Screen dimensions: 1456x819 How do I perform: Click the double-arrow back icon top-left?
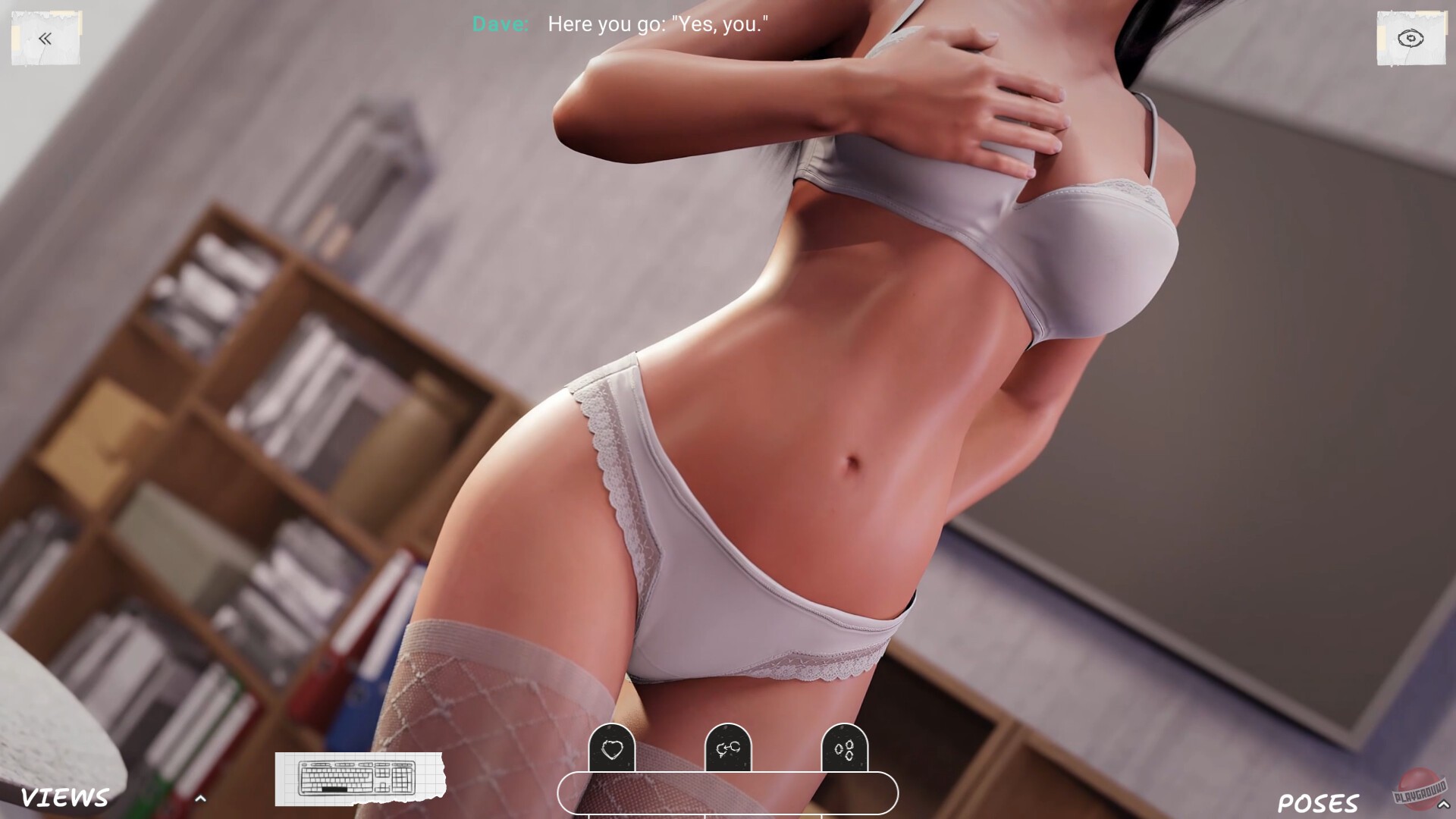coord(45,38)
